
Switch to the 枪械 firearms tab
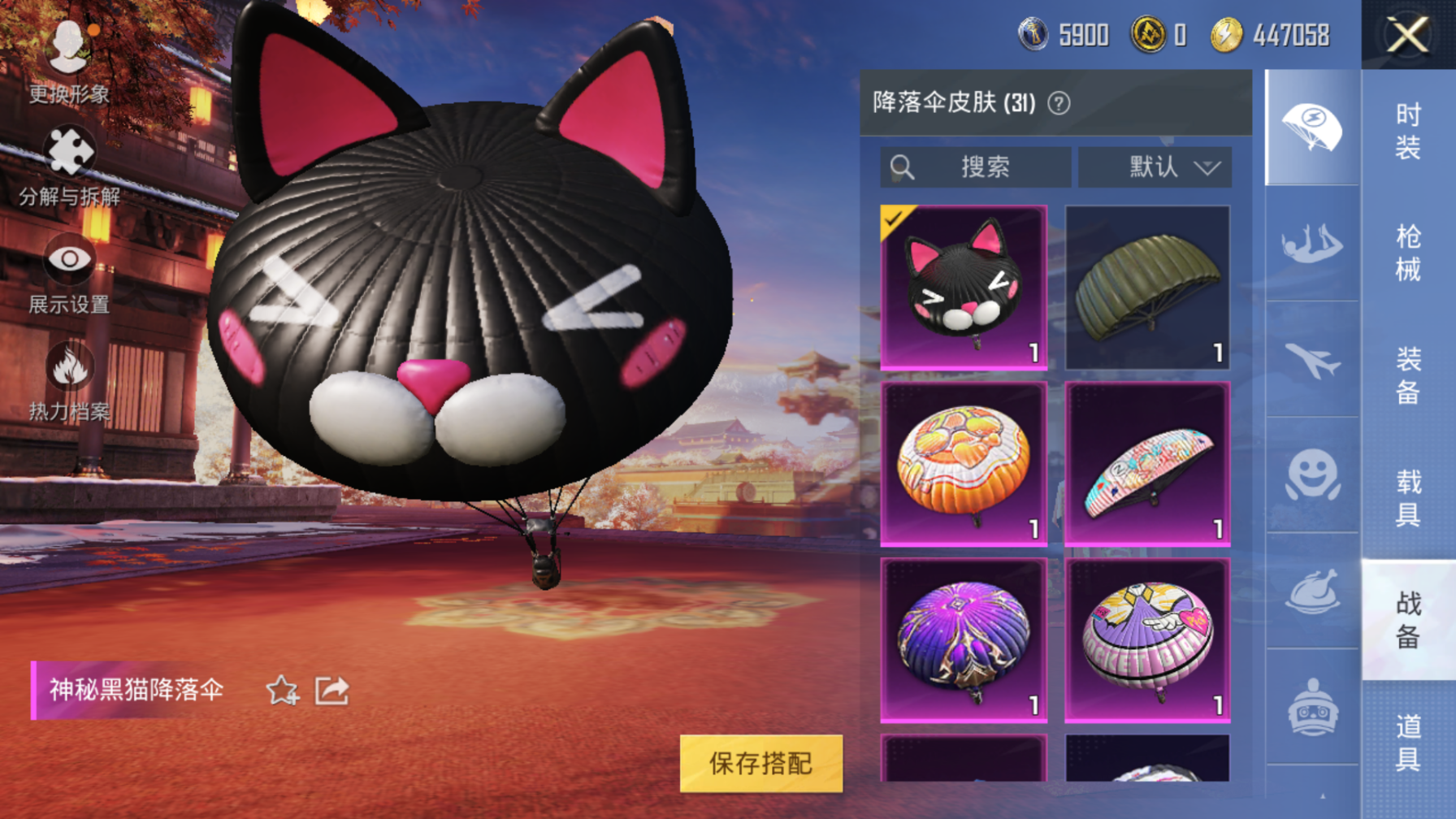point(1408,253)
